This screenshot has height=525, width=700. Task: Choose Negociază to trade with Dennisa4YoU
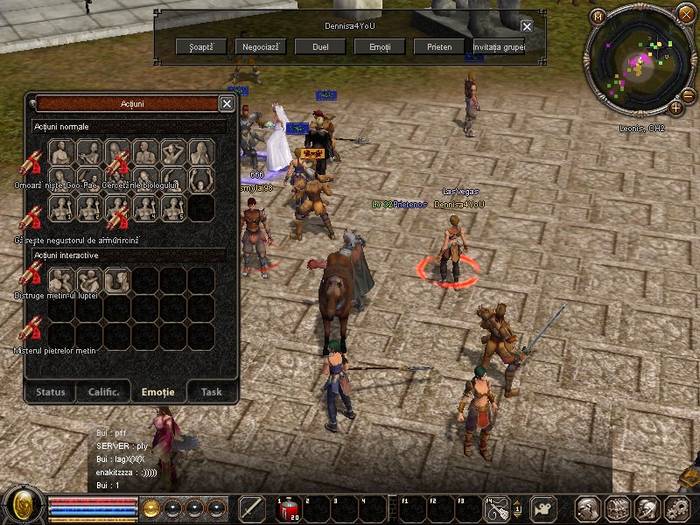coord(261,46)
